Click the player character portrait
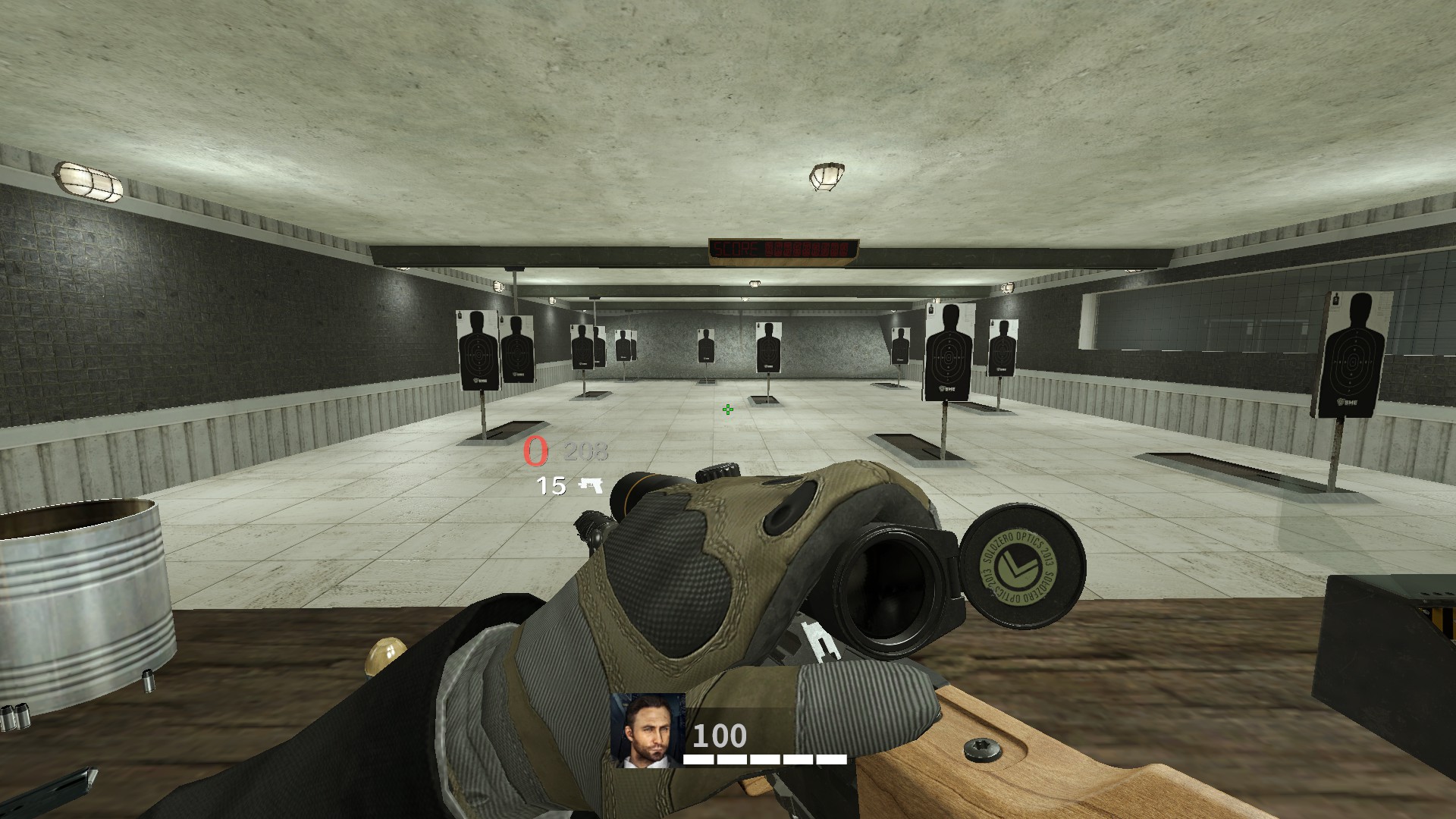This screenshot has width=1456, height=819. point(648,730)
